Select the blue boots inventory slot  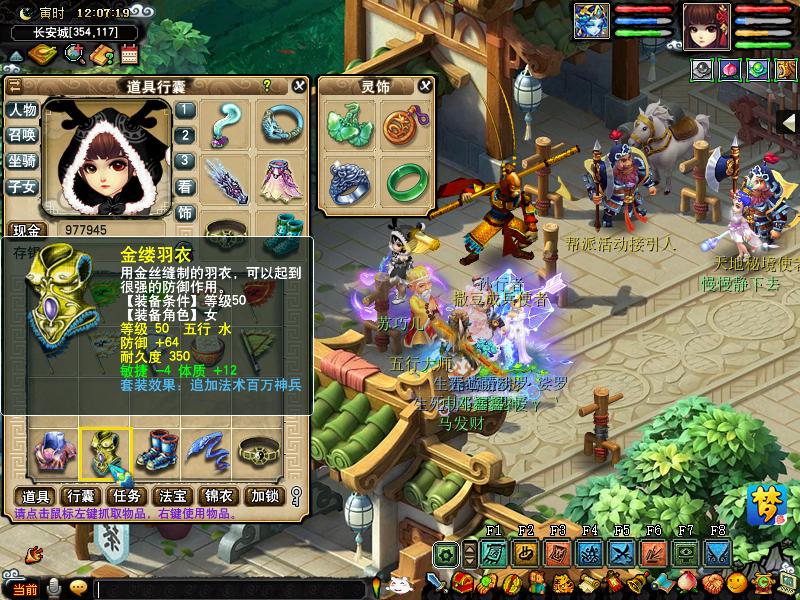pyautogui.click(x=156, y=452)
